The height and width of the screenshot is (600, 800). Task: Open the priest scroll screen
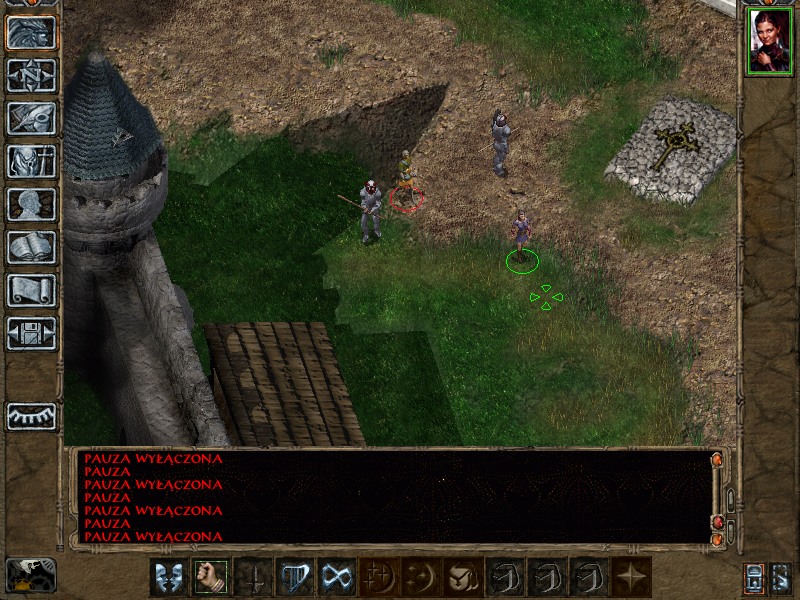[31, 290]
